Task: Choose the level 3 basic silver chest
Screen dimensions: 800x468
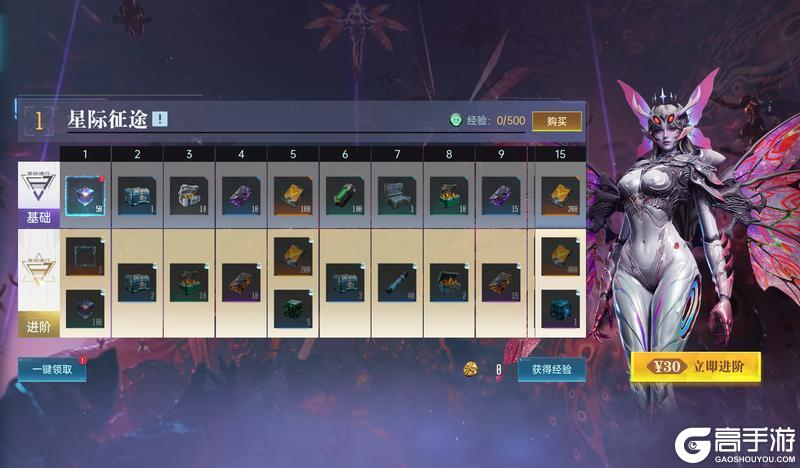Action: point(188,194)
